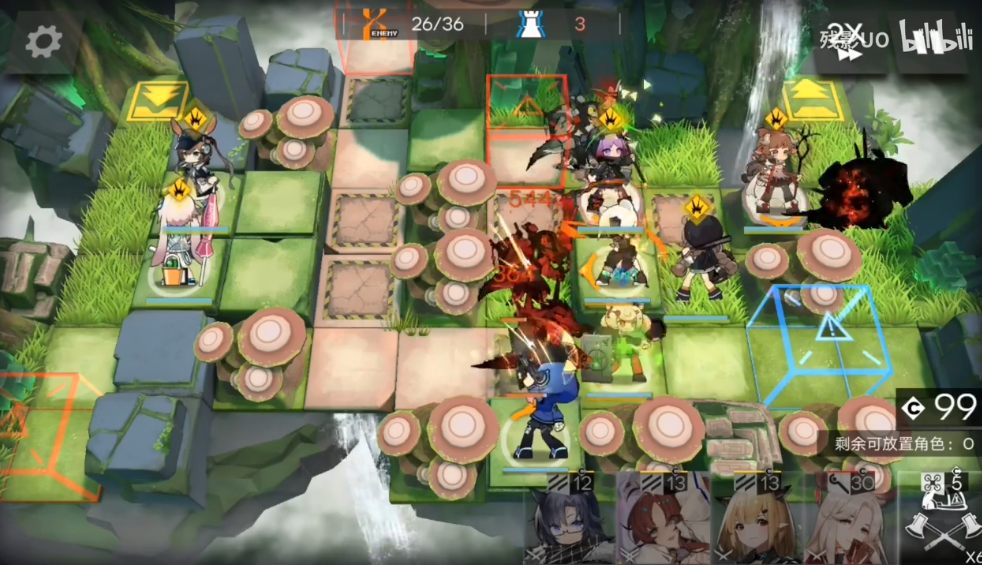Open the settings gear menu
982x565 pixels.
(x=43, y=41)
